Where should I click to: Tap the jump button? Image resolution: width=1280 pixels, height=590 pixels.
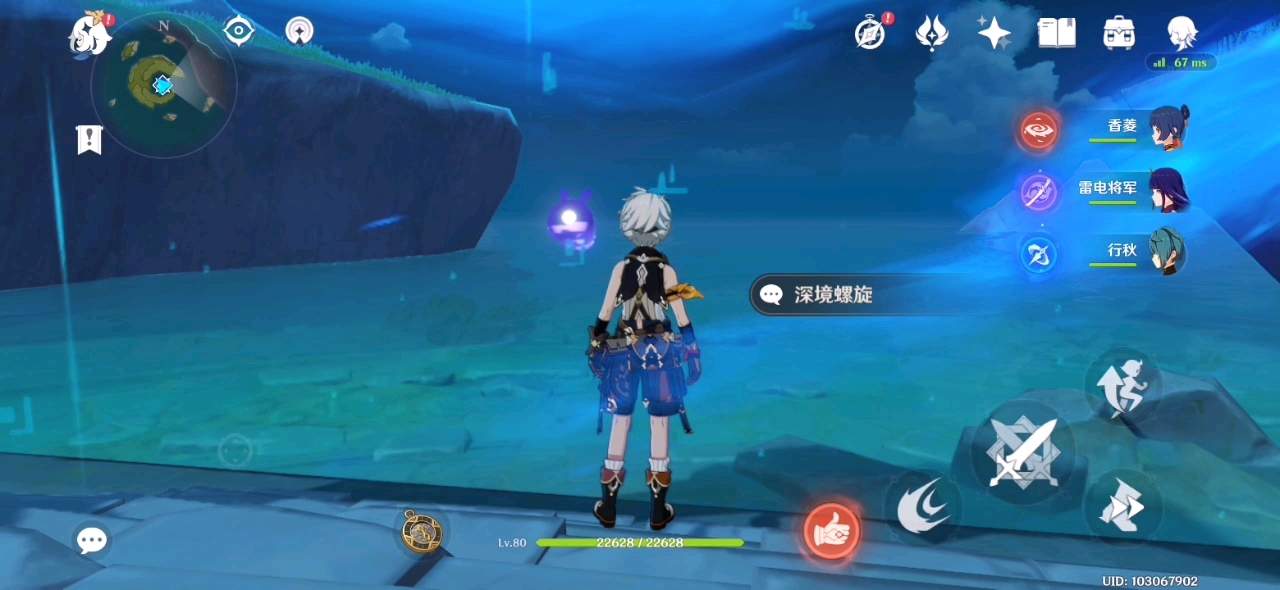click(1122, 384)
